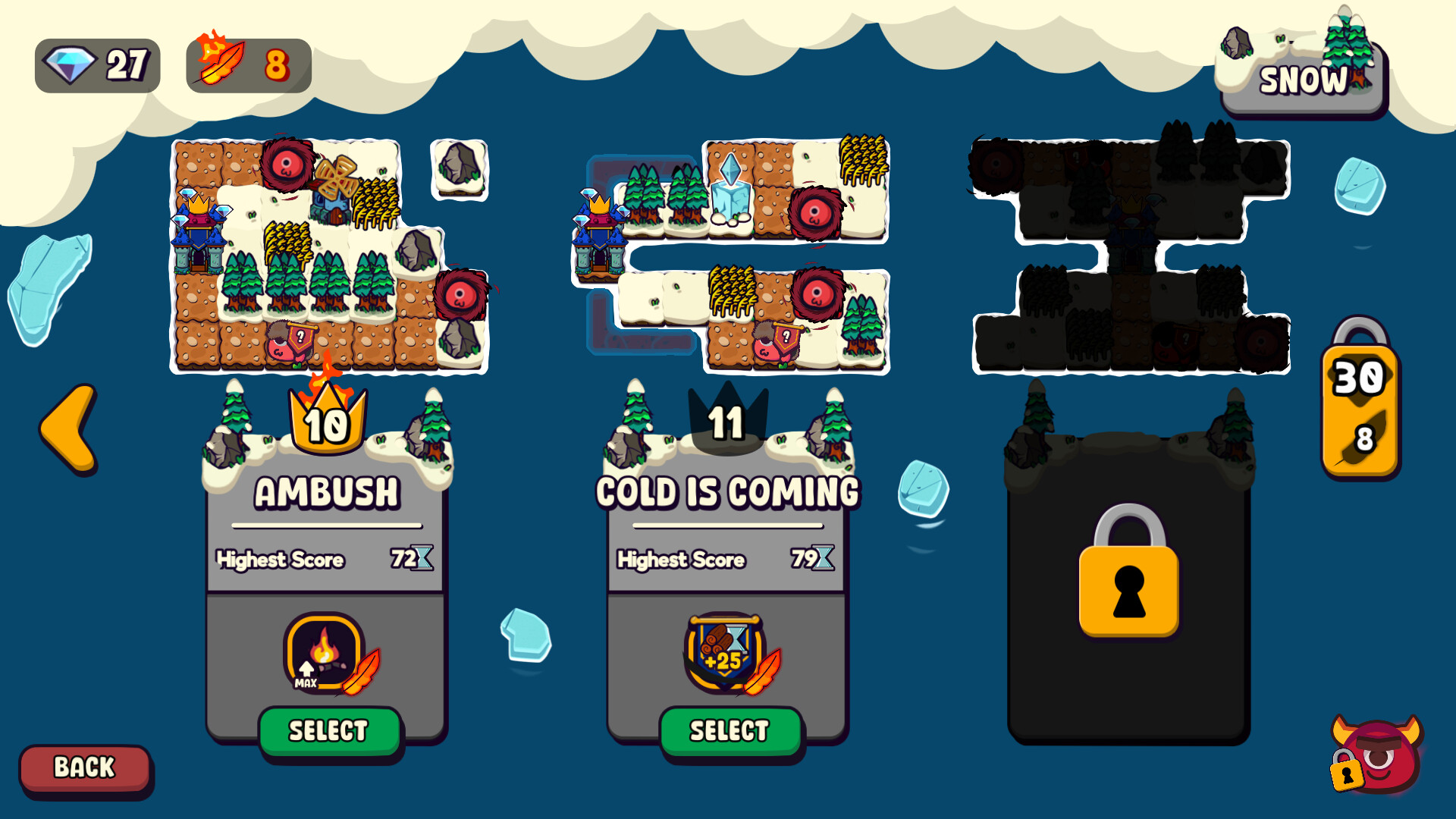Click the SNOW region banner
This screenshot has width=1456, height=819.
(1303, 81)
